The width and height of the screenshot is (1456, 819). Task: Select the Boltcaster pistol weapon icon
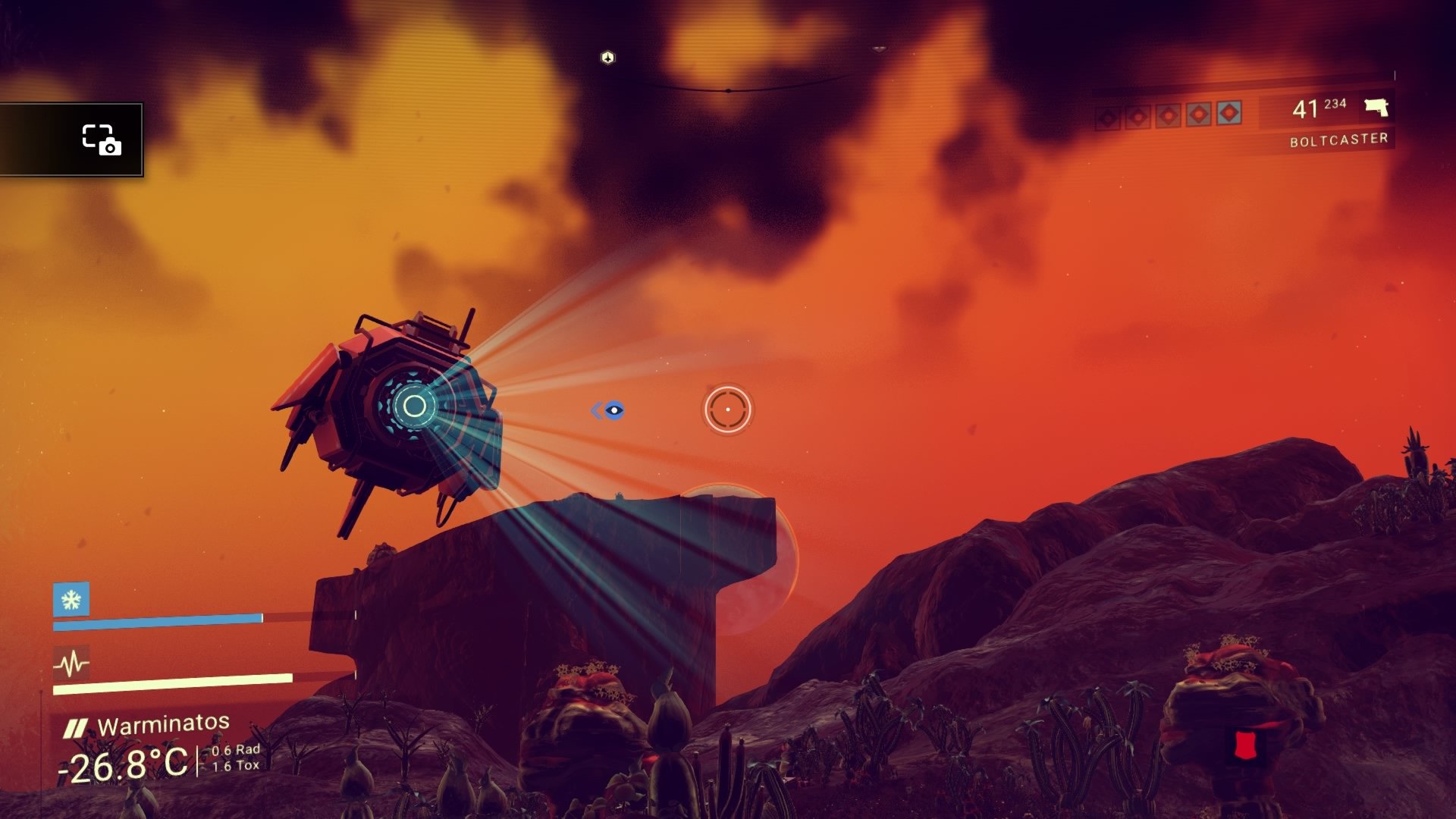pos(1376,108)
